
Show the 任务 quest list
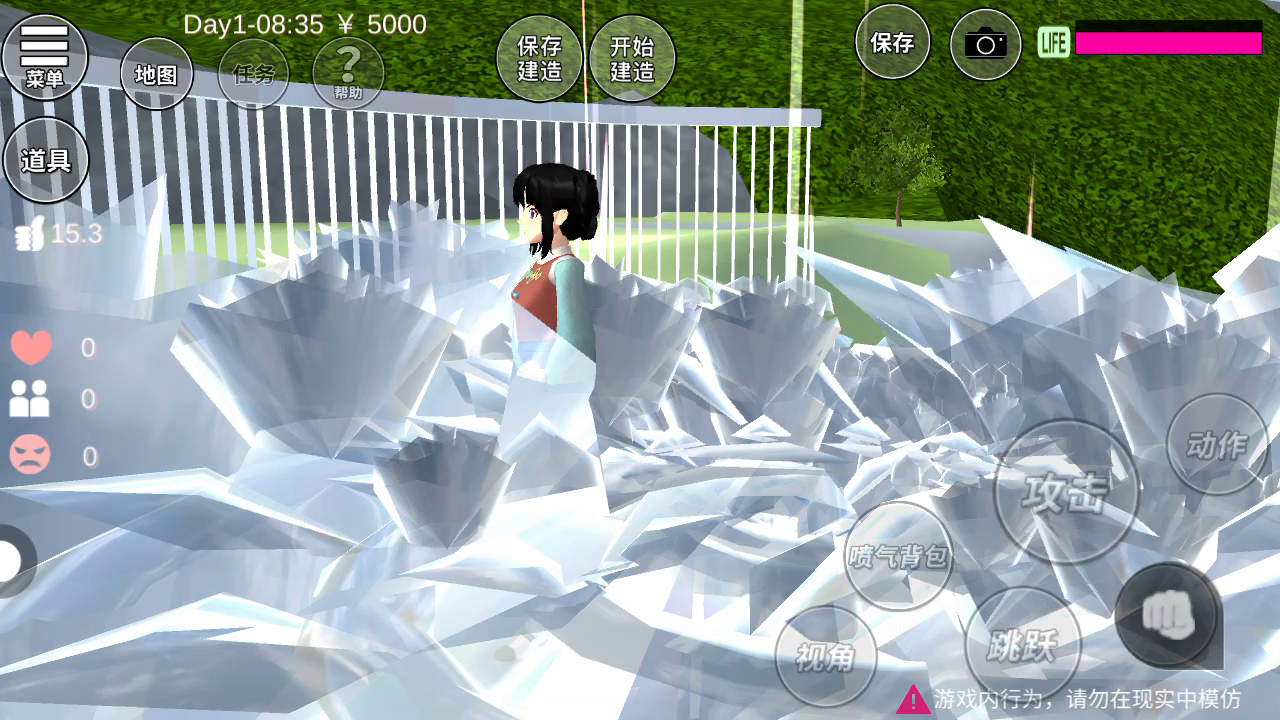(253, 74)
